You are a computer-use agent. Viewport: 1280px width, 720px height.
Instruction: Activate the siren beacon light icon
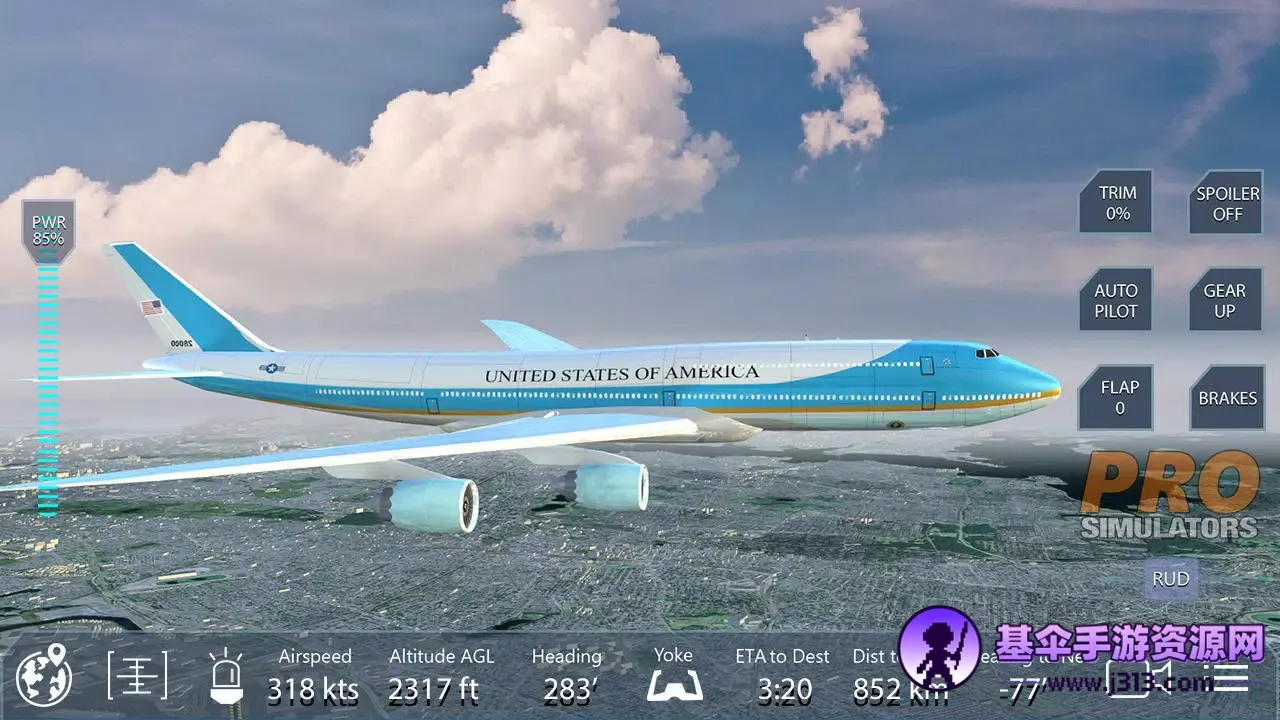(x=226, y=676)
